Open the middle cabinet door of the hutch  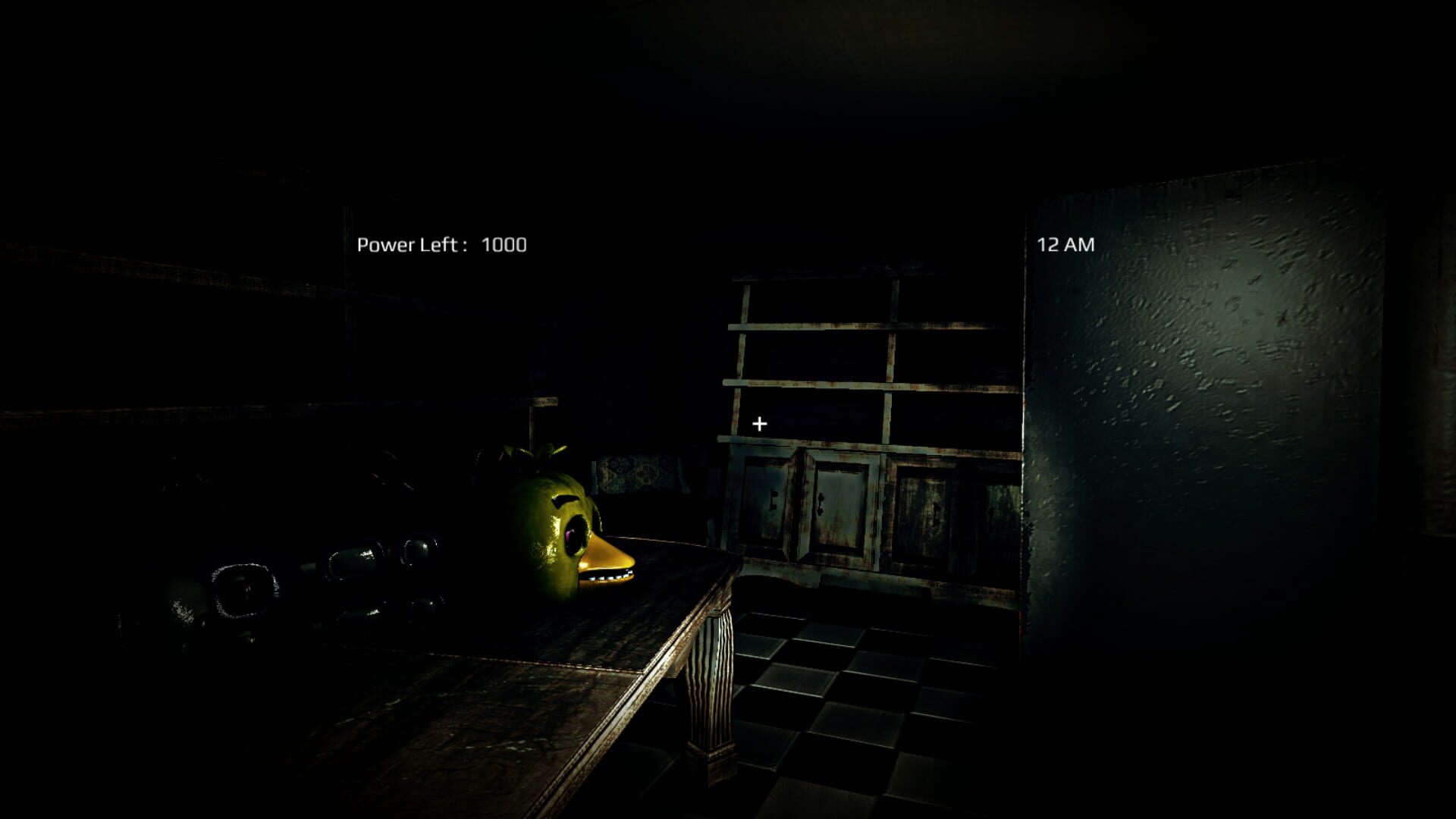point(842,508)
